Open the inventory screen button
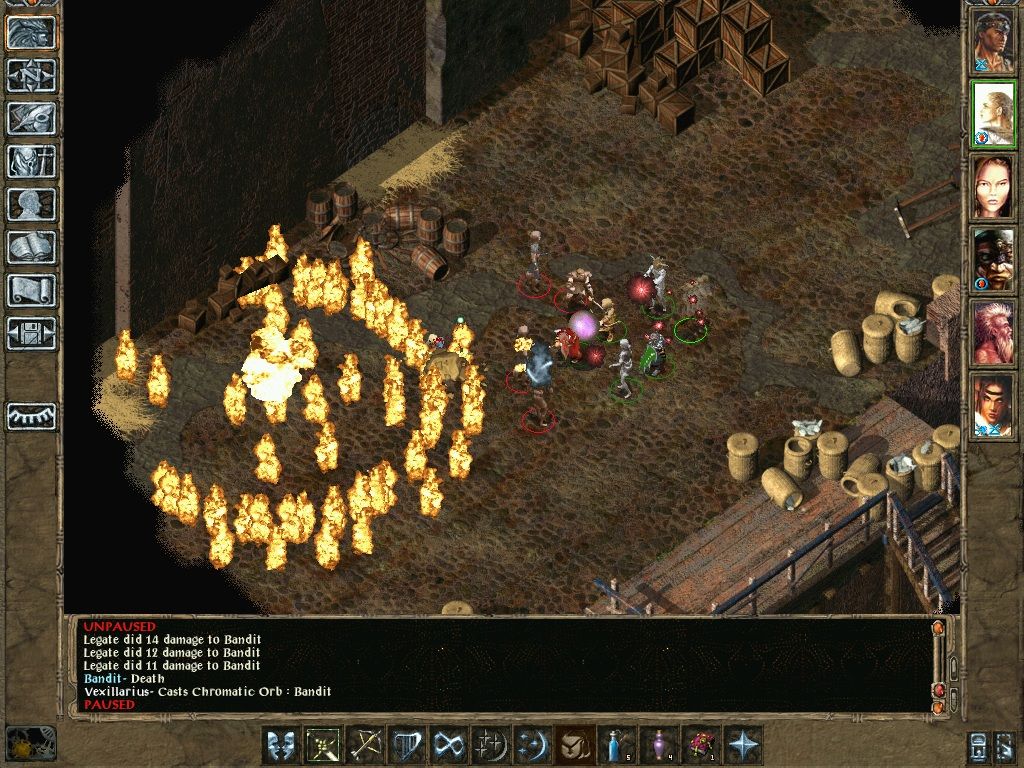Screen dimensions: 1024x768 31,161
